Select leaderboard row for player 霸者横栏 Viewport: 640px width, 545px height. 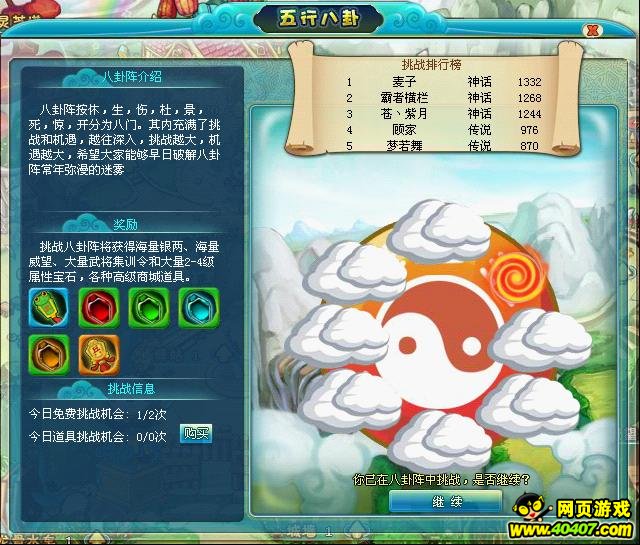click(445, 98)
